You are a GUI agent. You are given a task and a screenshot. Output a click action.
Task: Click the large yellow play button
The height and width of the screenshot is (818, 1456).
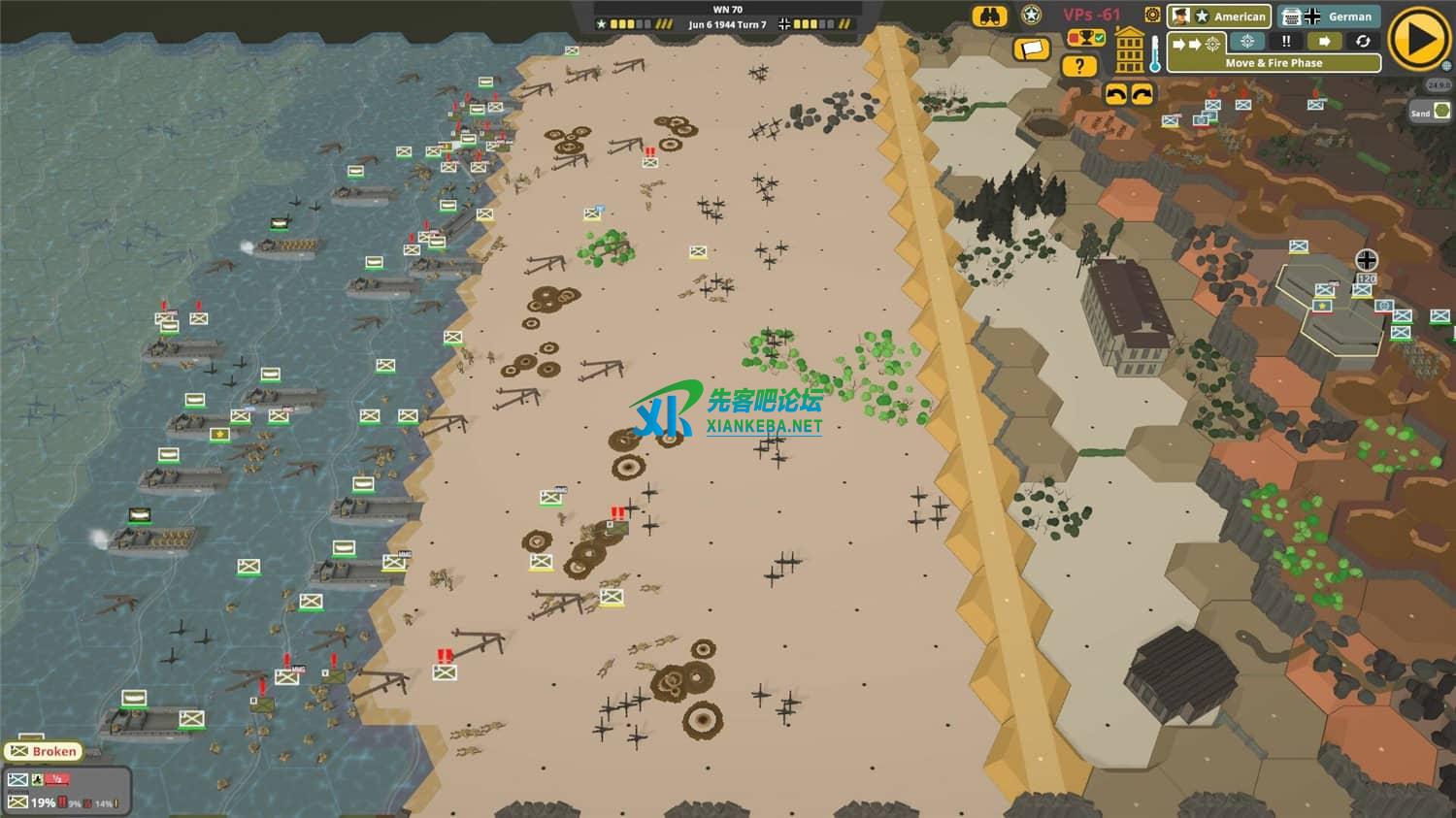[x=1418, y=39]
